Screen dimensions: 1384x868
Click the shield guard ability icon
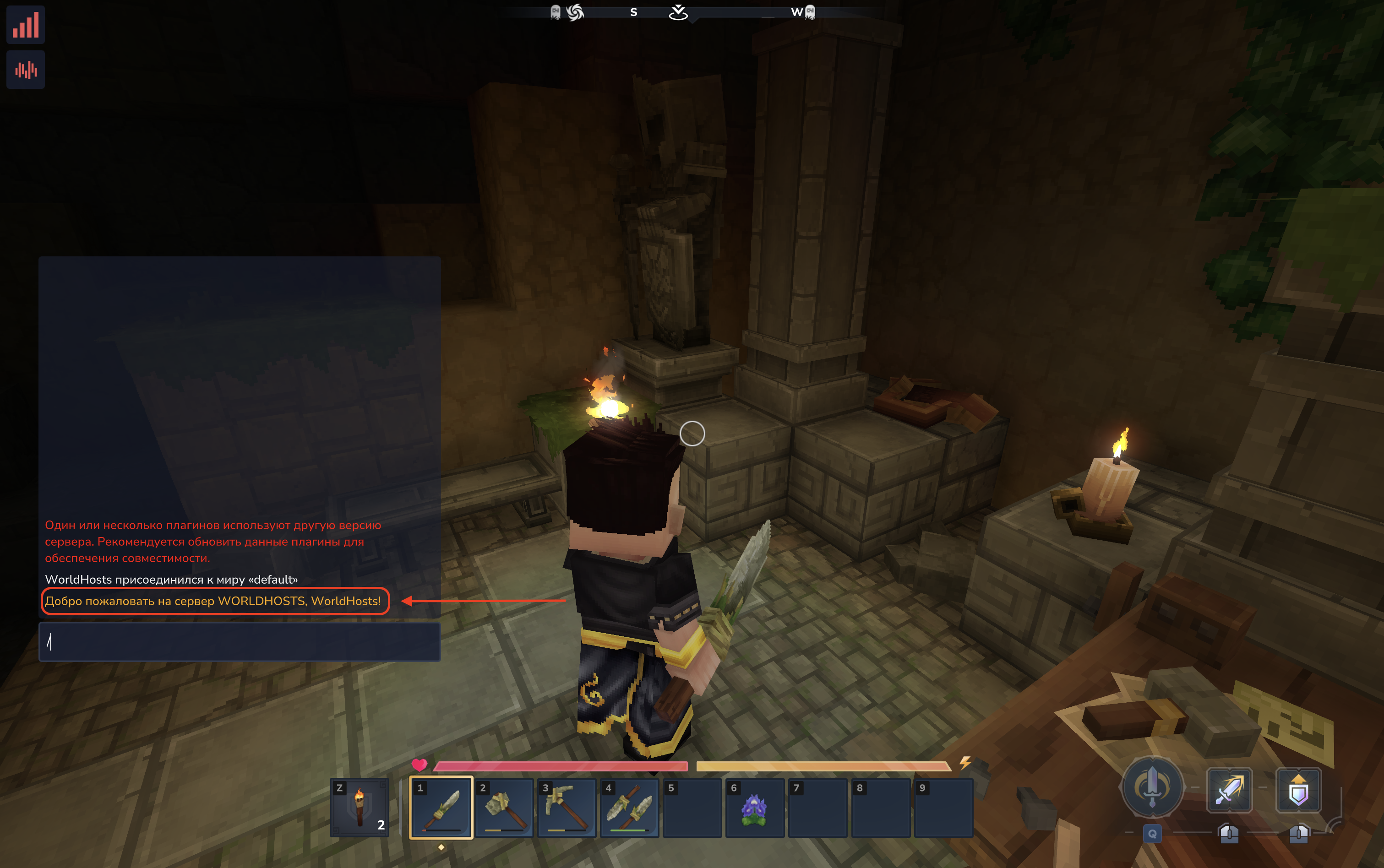(x=1298, y=790)
